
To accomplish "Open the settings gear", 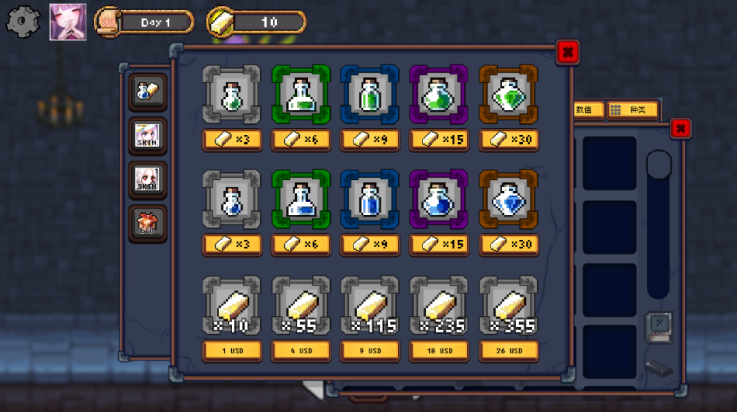I will pyautogui.click(x=22, y=21).
